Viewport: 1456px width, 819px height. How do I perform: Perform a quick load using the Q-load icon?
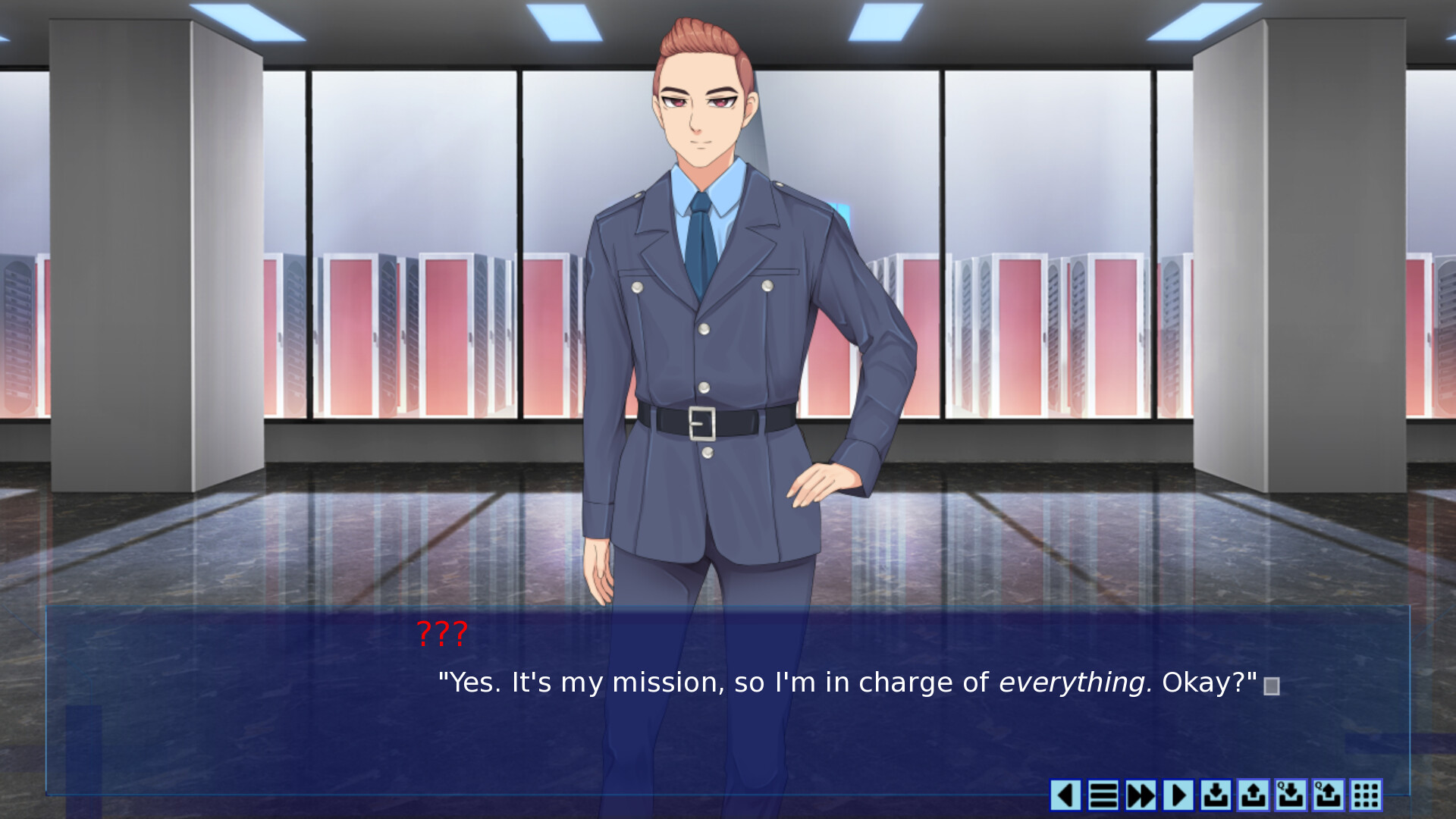point(1328,795)
